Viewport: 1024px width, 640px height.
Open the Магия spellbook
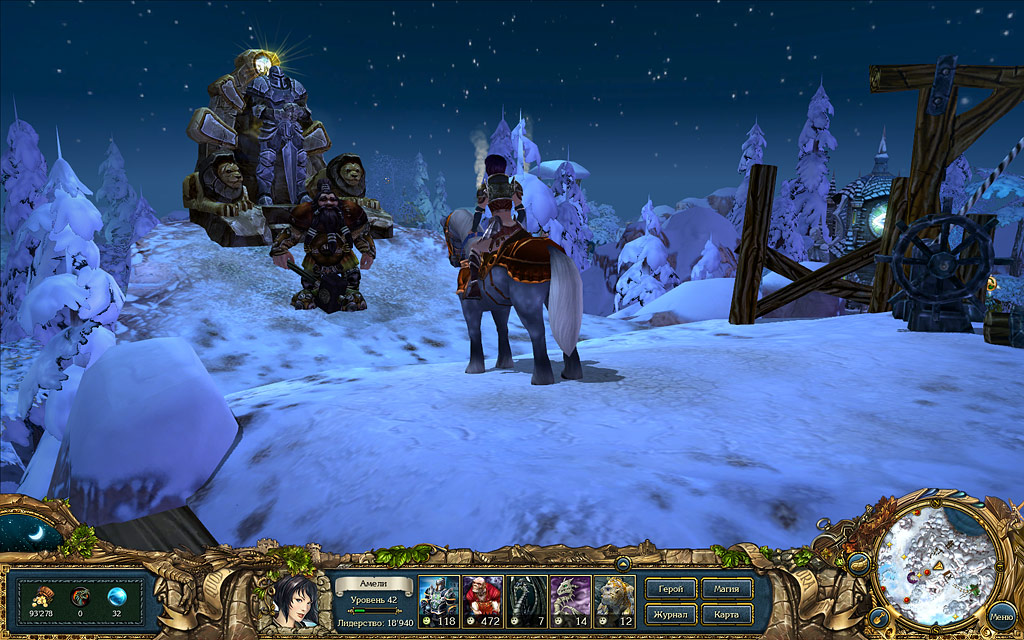click(x=727, y=589)
